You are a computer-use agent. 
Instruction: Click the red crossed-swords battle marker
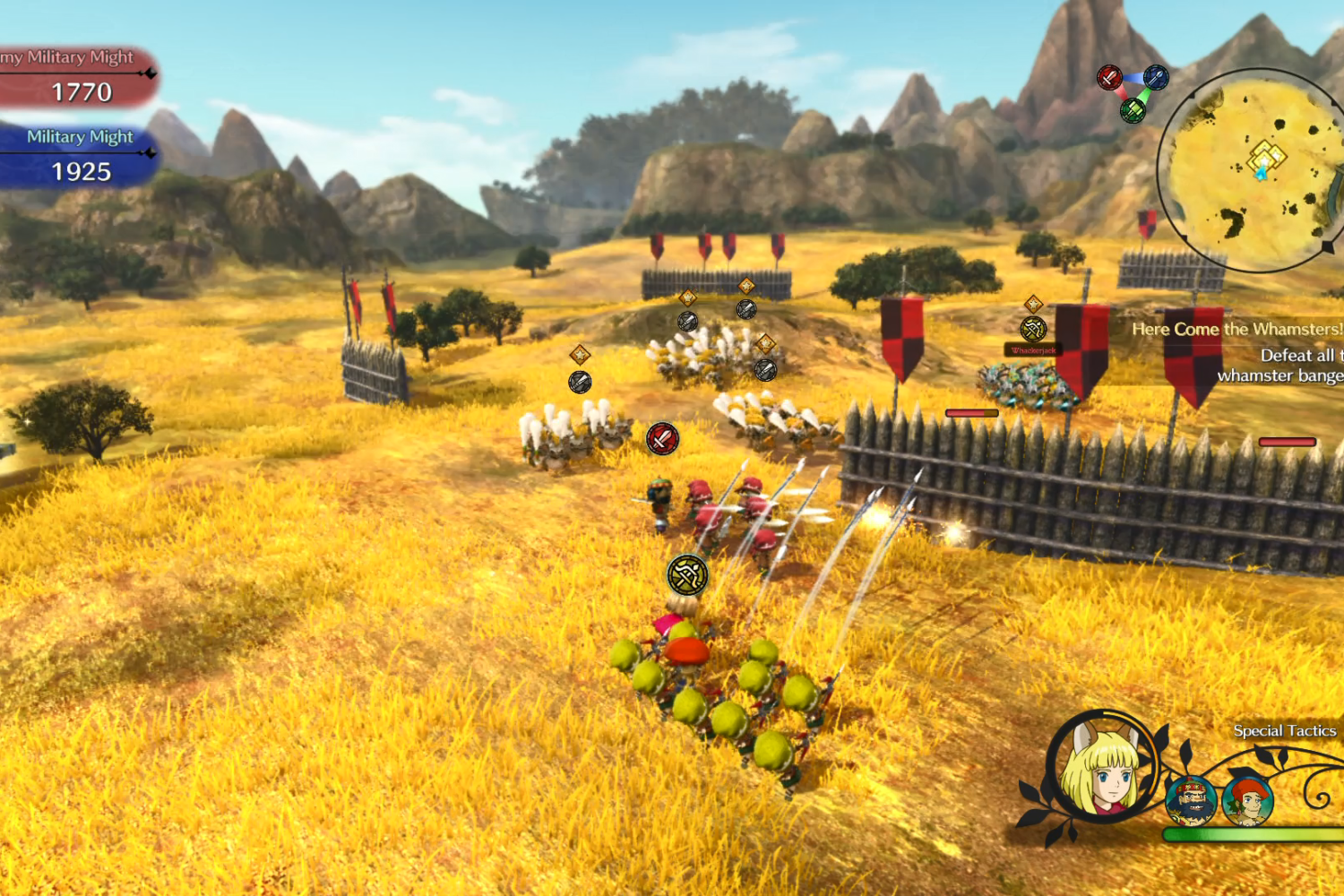coord(662,438)
